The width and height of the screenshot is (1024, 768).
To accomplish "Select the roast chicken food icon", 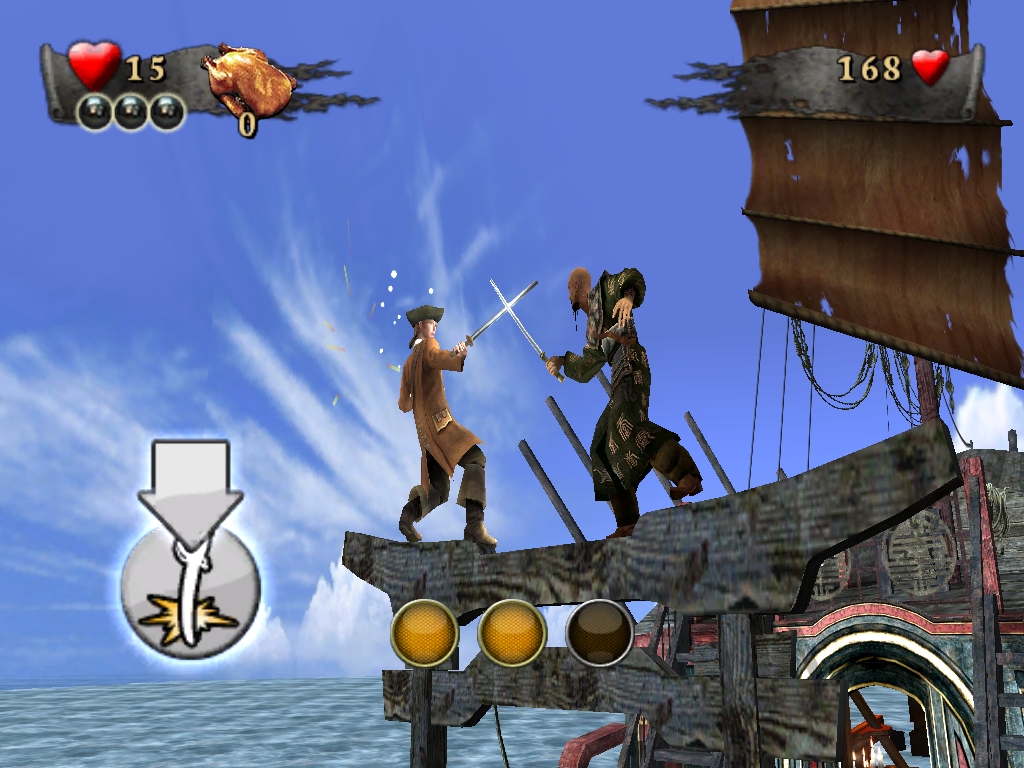I will pyautogui.click(x=248, y=82).
